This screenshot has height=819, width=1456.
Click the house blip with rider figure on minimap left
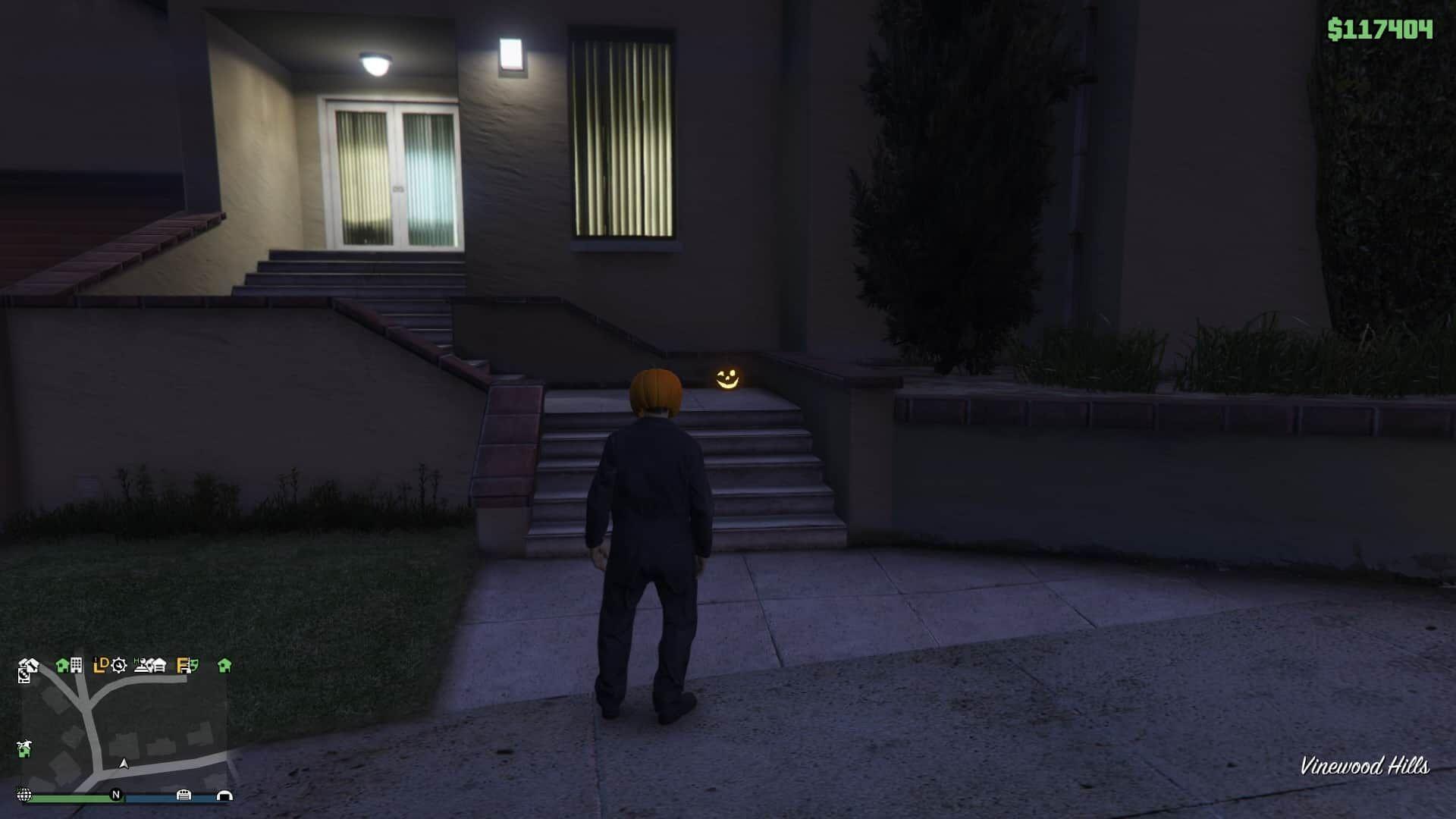[24, 748]
